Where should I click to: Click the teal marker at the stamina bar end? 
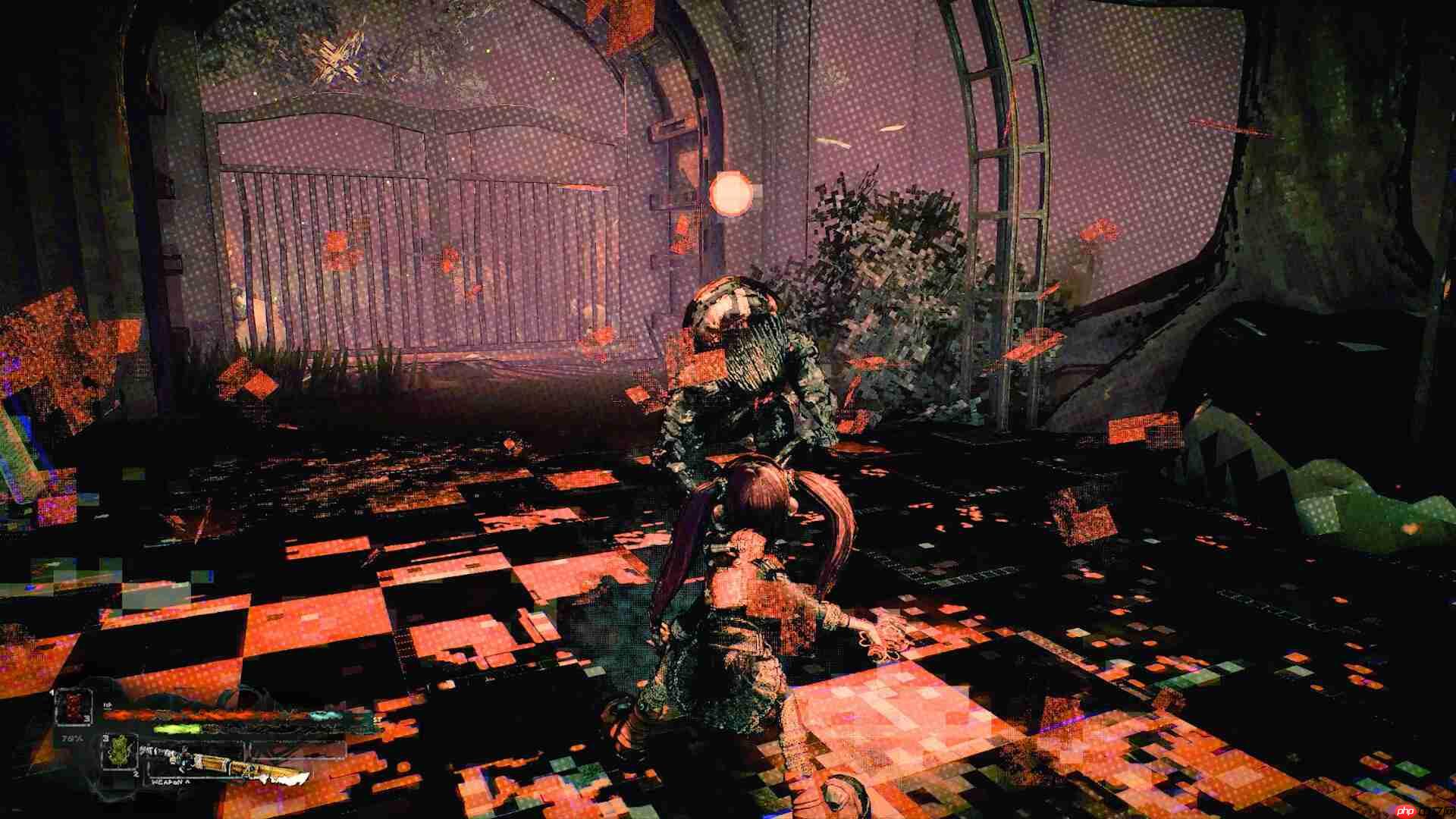[x=326, y=714]
